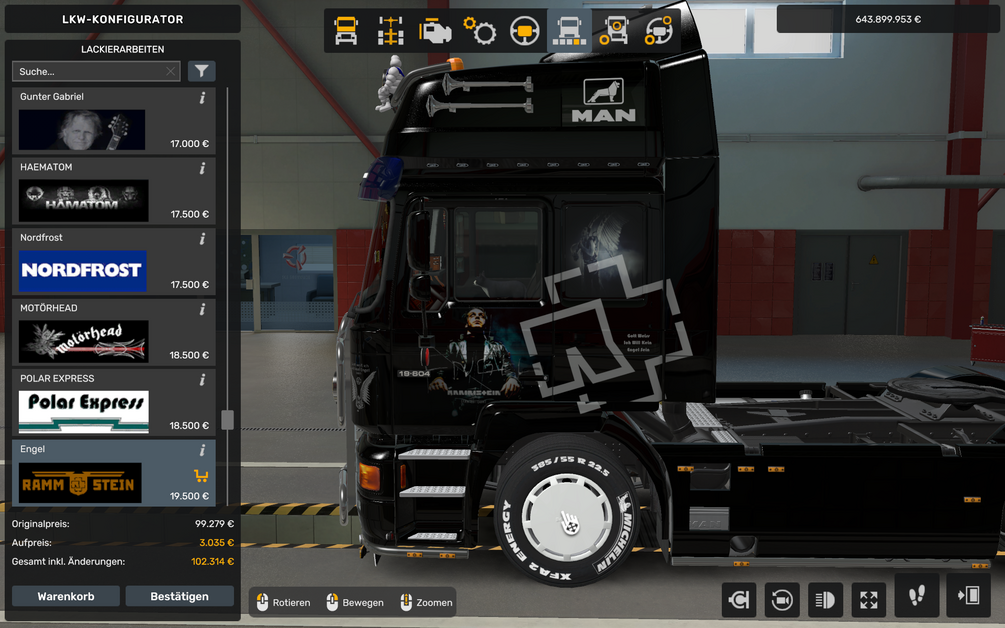Viewport: 1005px width, 628px height.
Task: Choose the Gunter Gabriel paint job
Action: point(82,130)
